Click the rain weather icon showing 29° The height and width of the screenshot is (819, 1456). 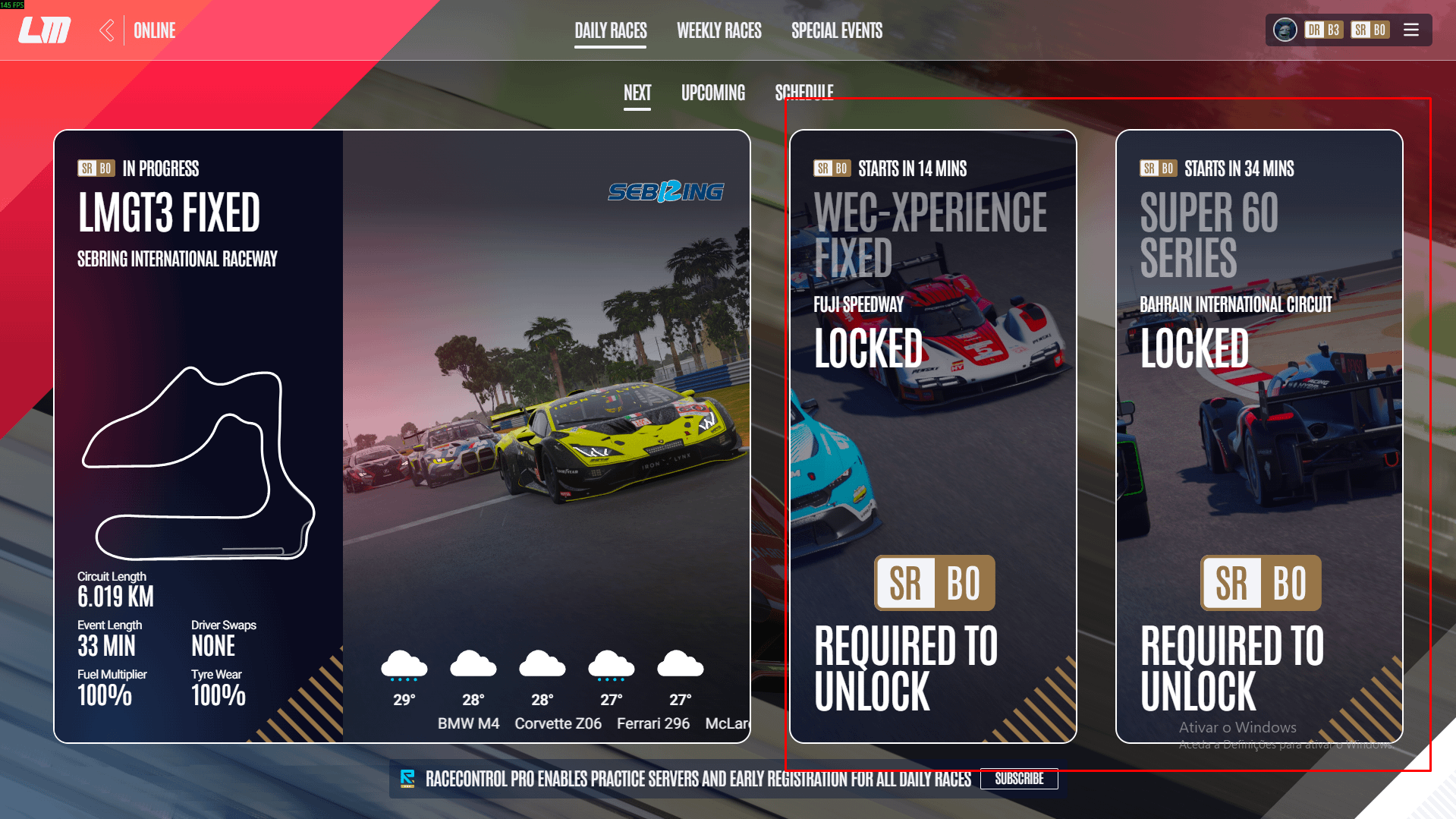click(x=403, y=665)
